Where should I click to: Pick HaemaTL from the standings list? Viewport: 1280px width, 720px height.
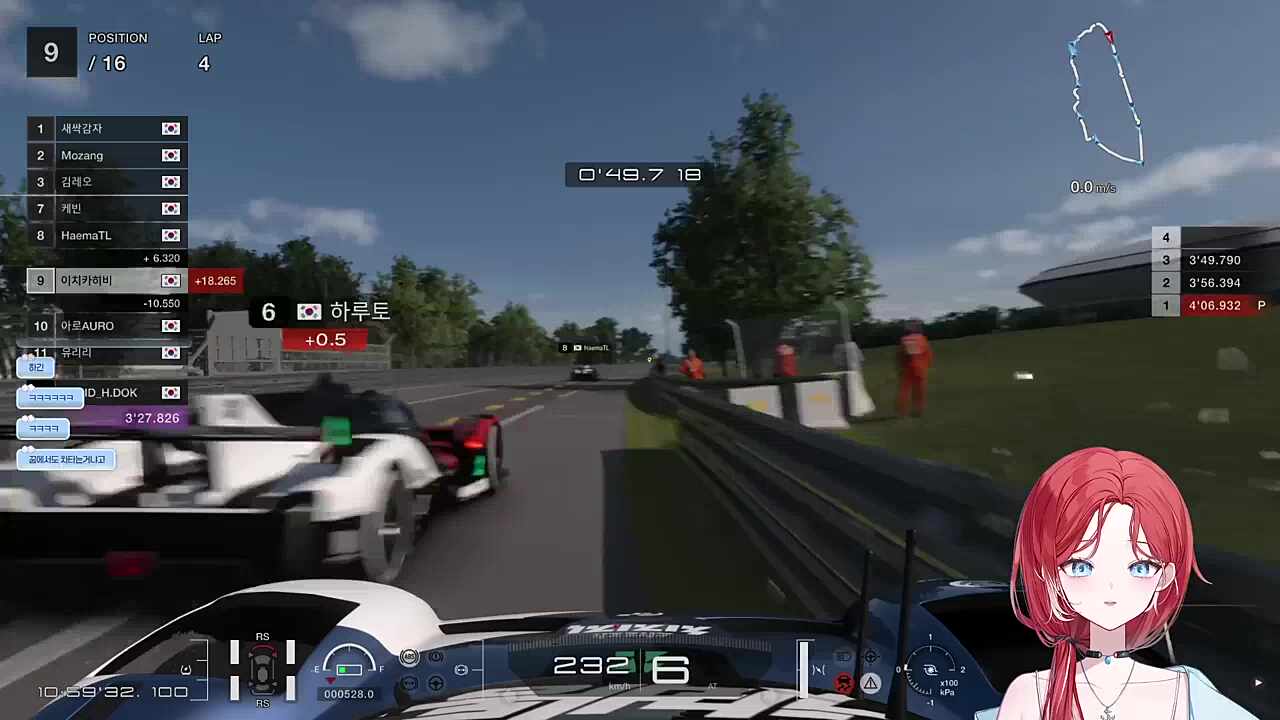107,235
